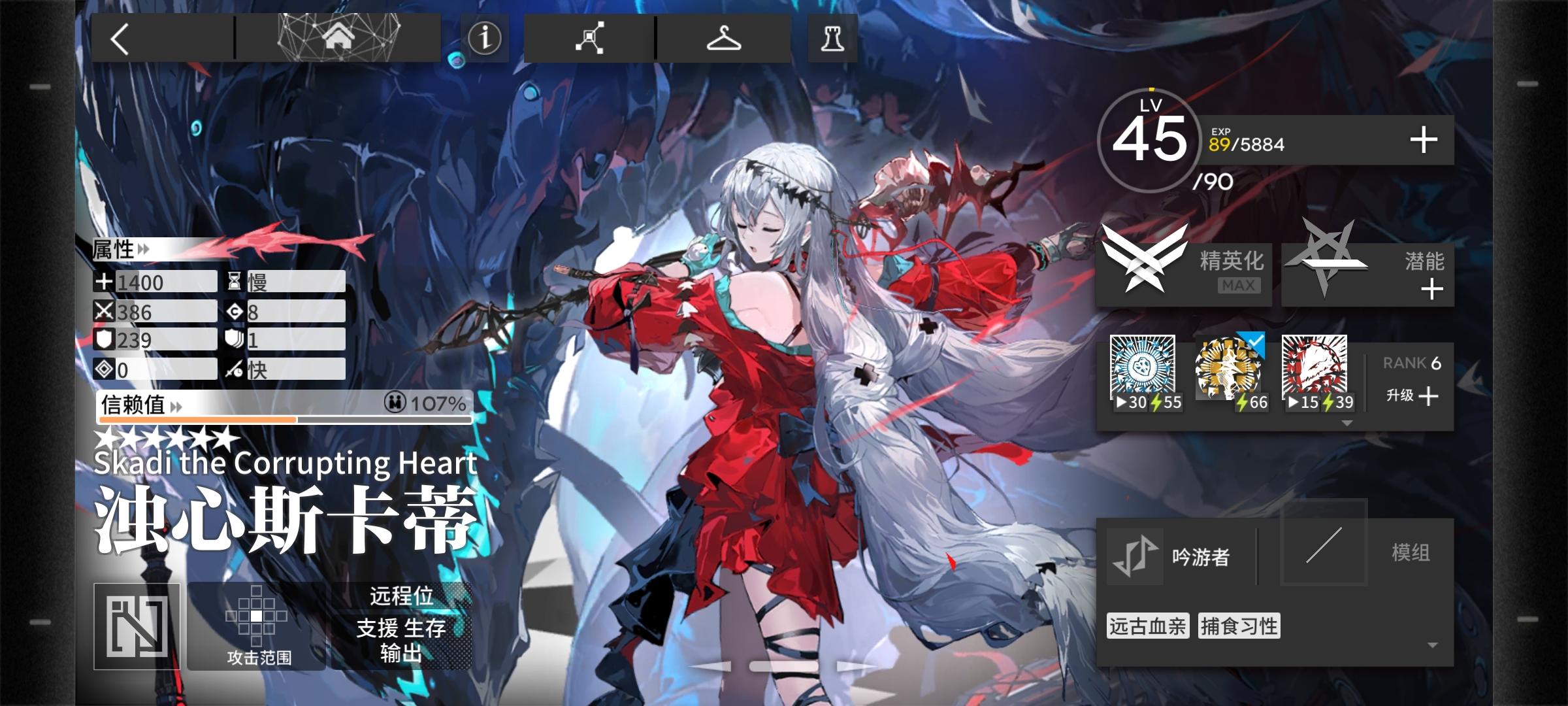Image resolution: width=1568 pixels, height=706 pixels.
Task: Click the faction emblem at bottom left
Action: (135, 626)
